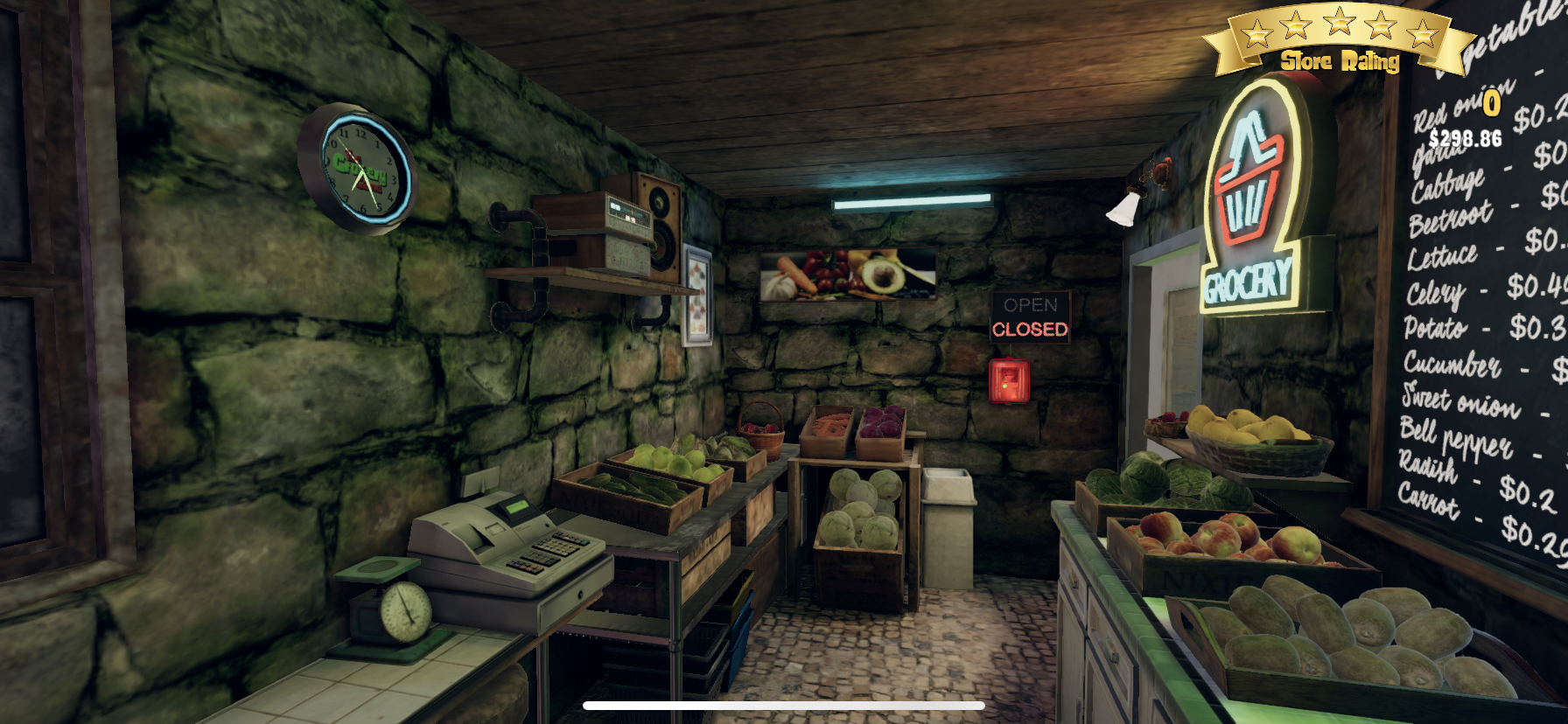Toggle the ceiling fluorescent light
This screenshot has width=1568, height=724.
901,199
